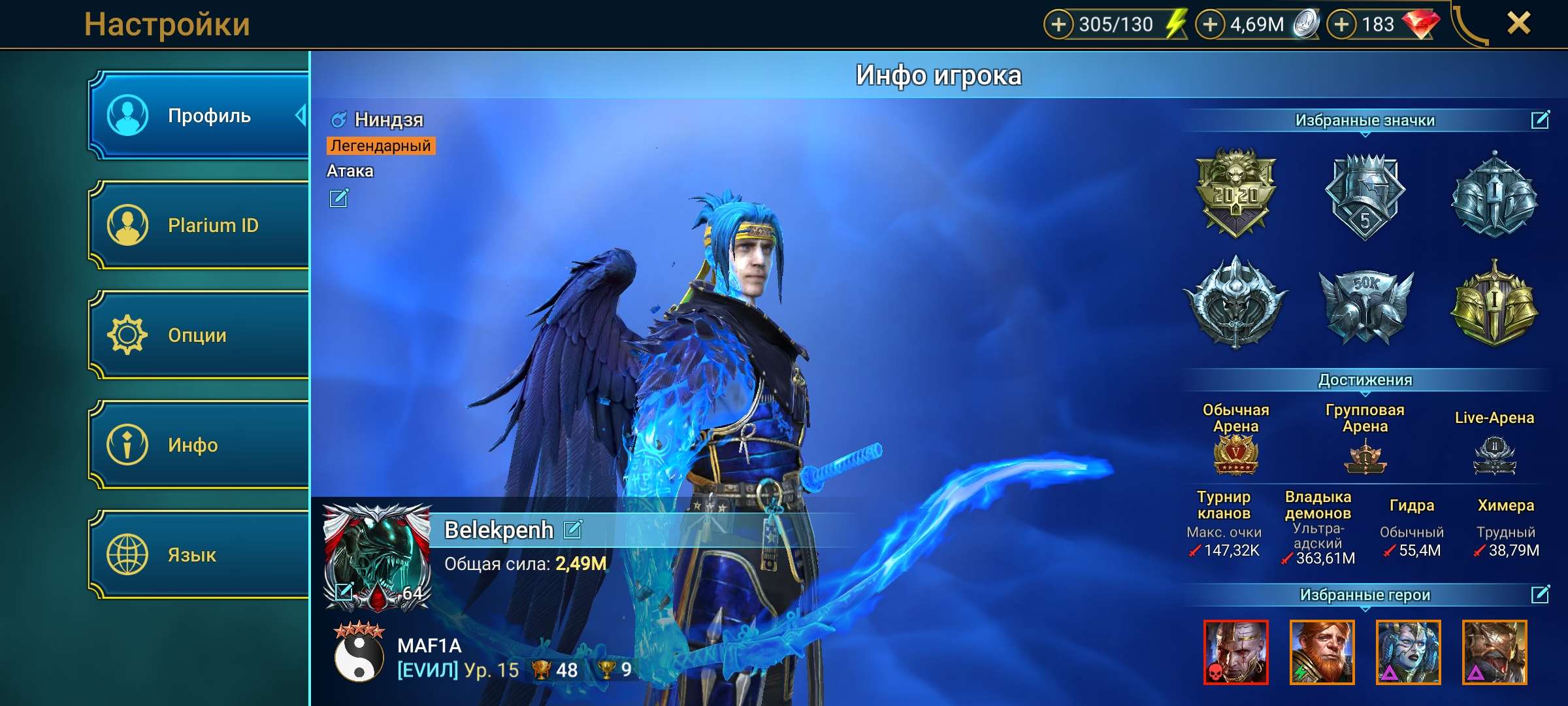Edit the player name Belekpenh
1568x706 pixels.
click(x=573, y=529)
